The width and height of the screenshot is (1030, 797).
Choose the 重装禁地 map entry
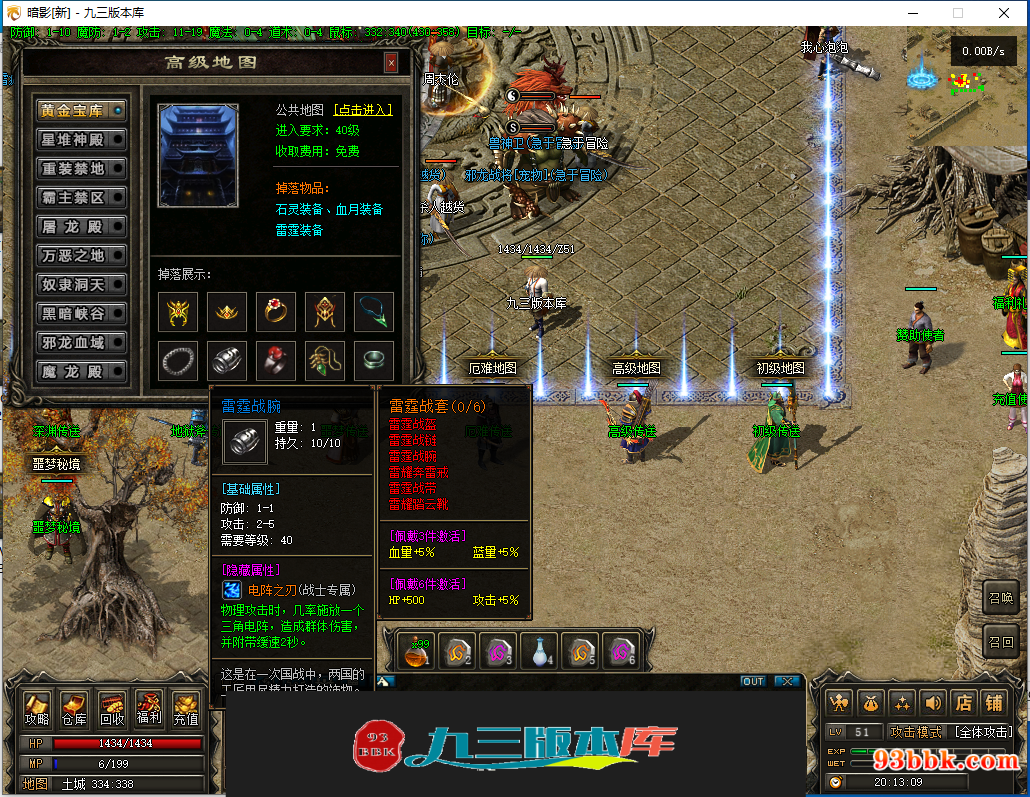pyautogui.click(x=82, y=169)
